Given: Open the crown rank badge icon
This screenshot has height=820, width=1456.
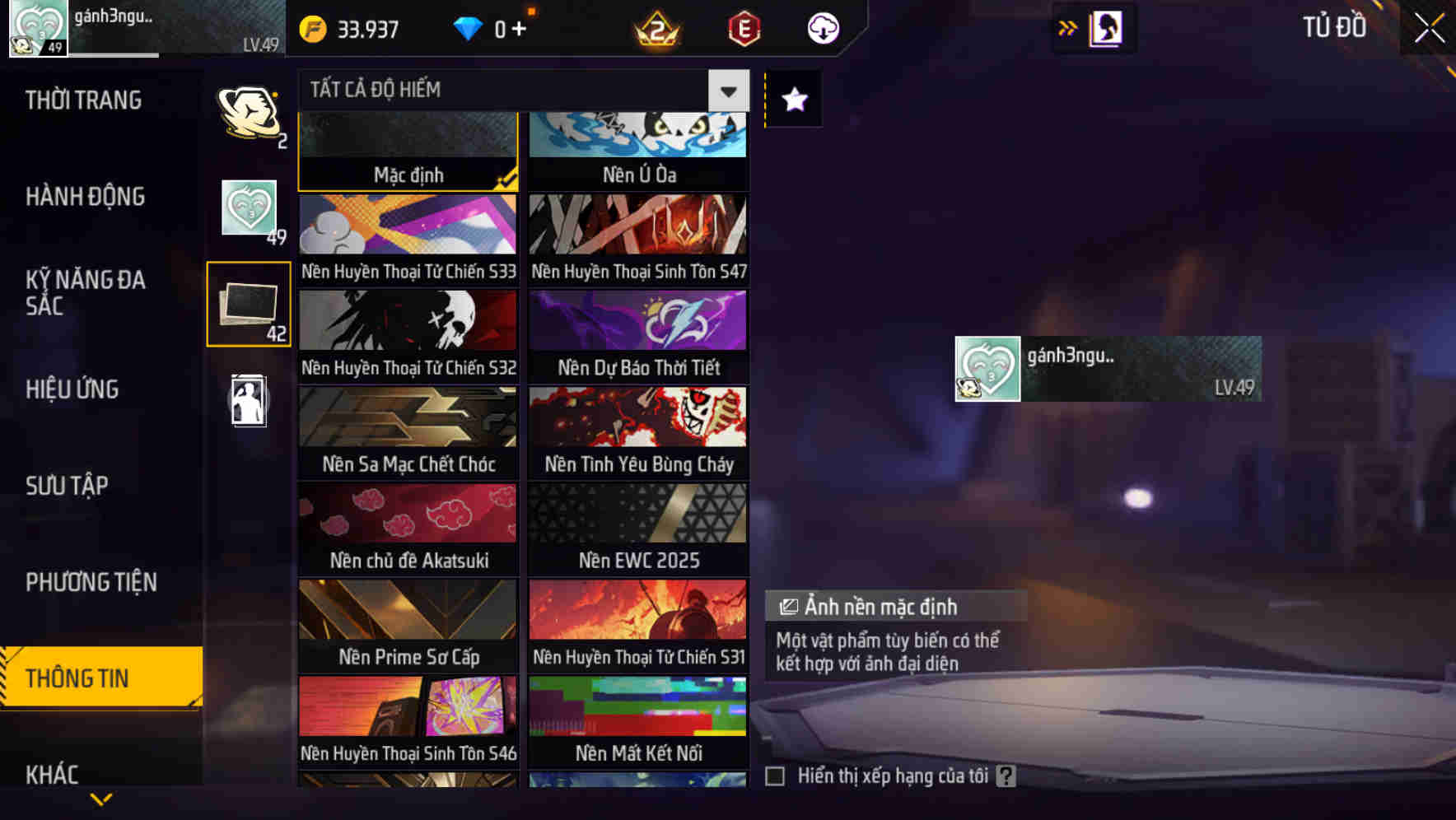Looking at the screenshot, I should 655,27.
